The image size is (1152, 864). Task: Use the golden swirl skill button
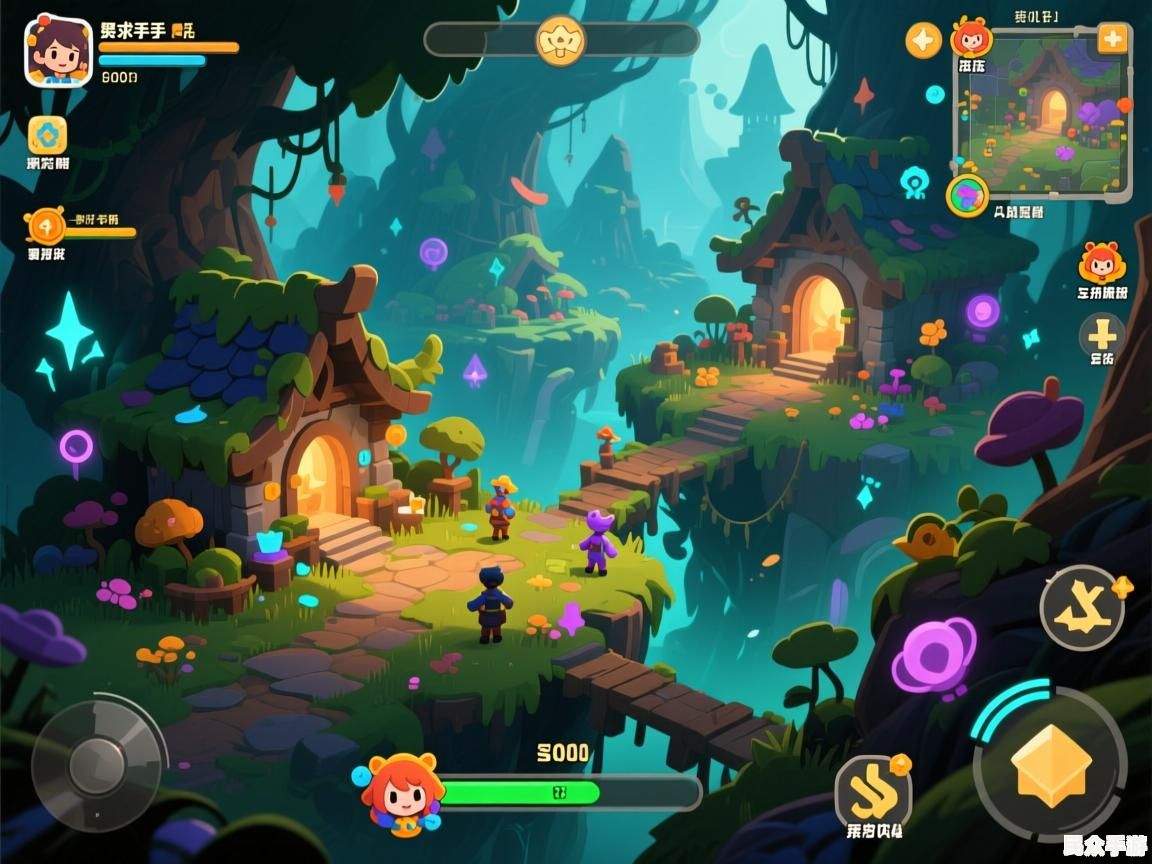(x=873, y=794)
